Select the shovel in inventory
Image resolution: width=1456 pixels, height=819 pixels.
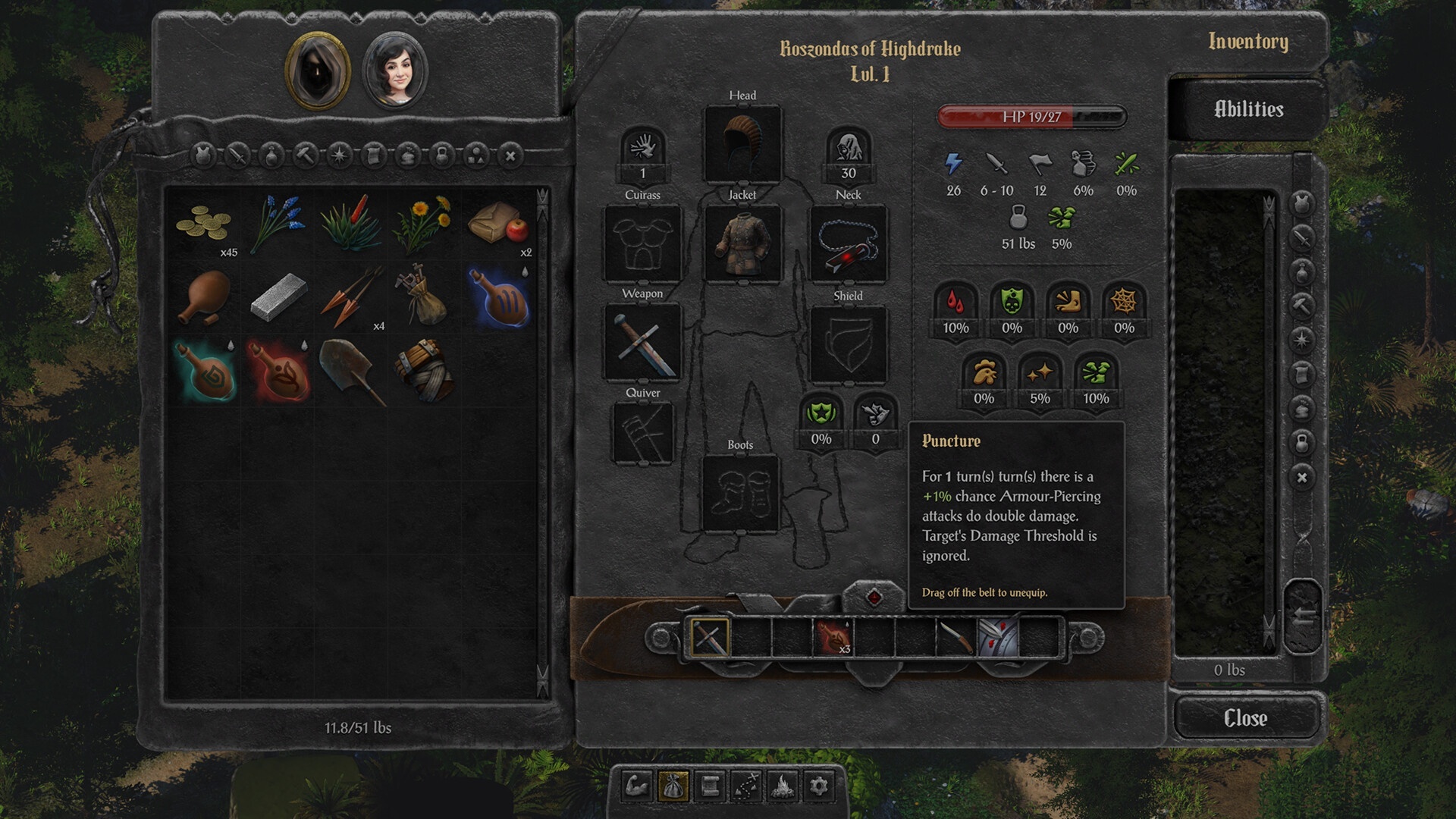point(351,372)
